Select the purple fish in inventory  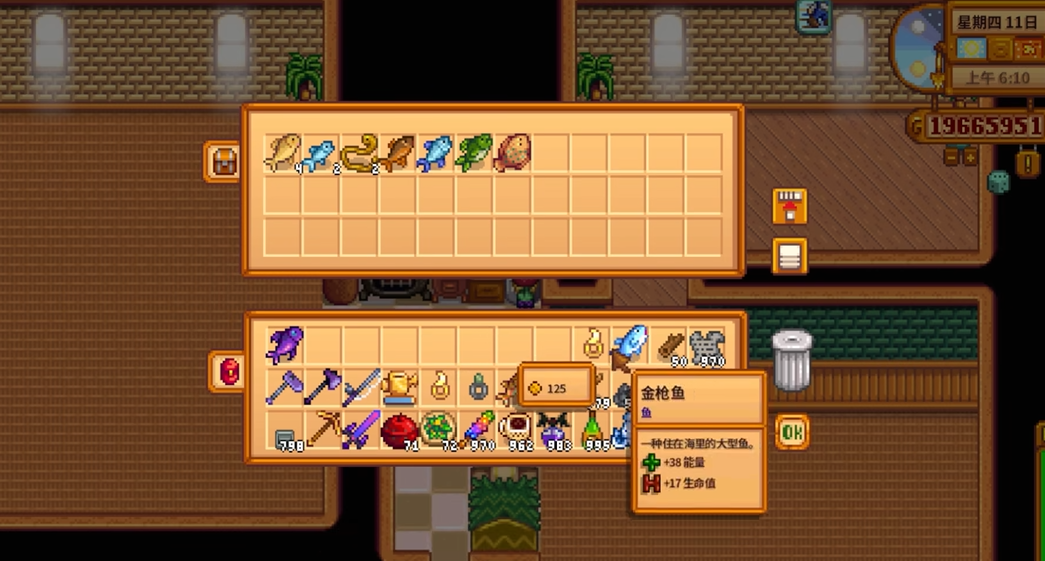pos(284,345)
